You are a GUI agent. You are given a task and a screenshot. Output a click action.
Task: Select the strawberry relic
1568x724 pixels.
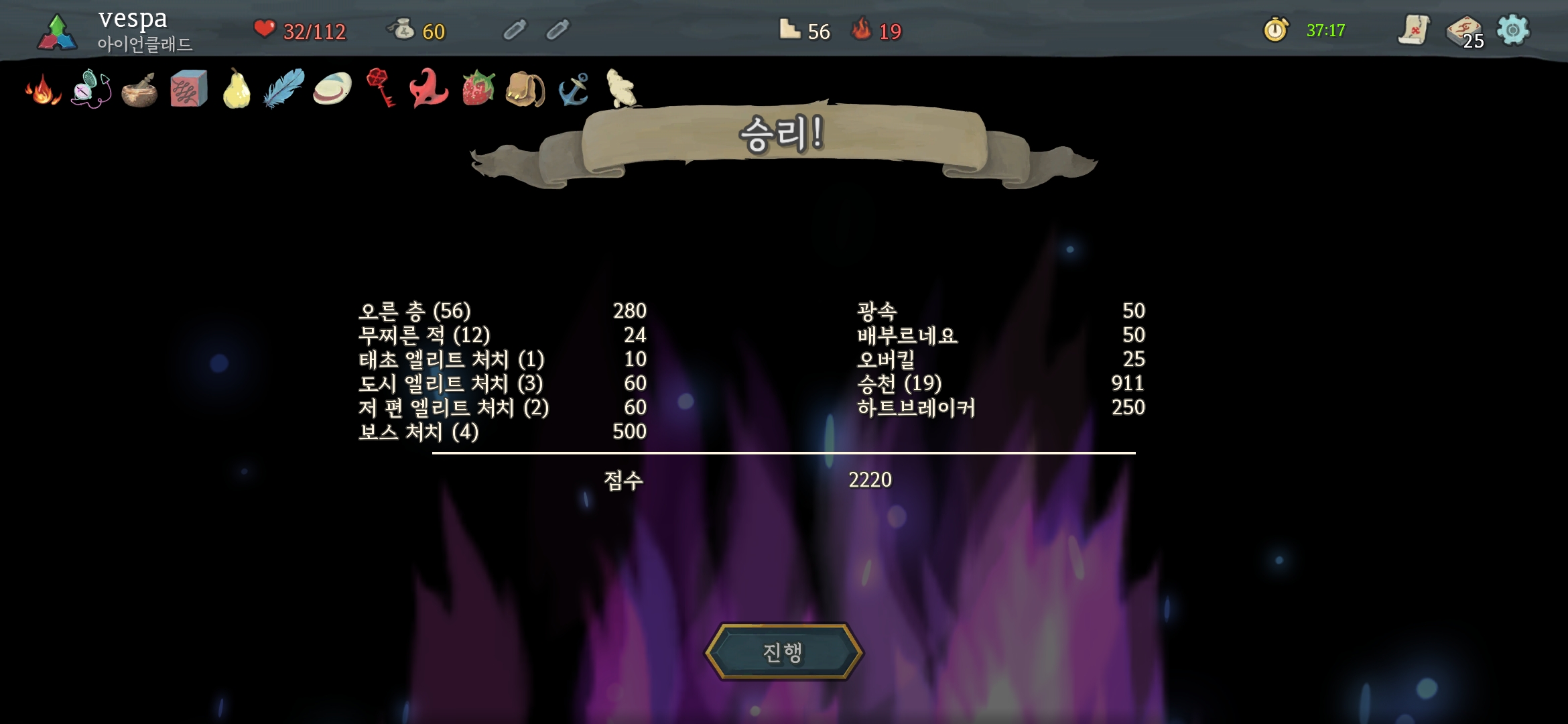pyautogui.click(x=478, y=88)
